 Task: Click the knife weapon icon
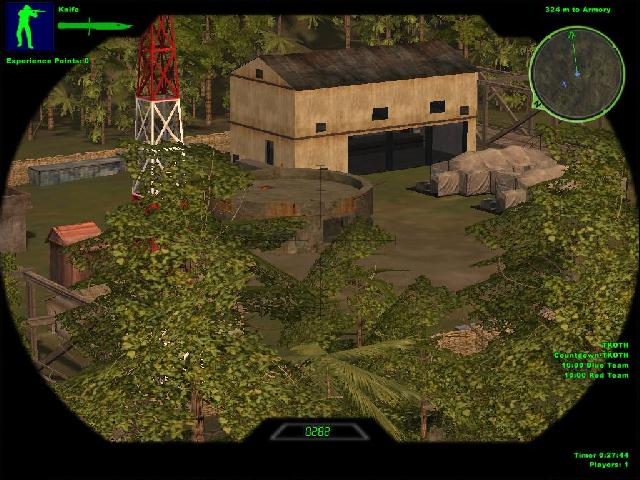pos(94,26)
